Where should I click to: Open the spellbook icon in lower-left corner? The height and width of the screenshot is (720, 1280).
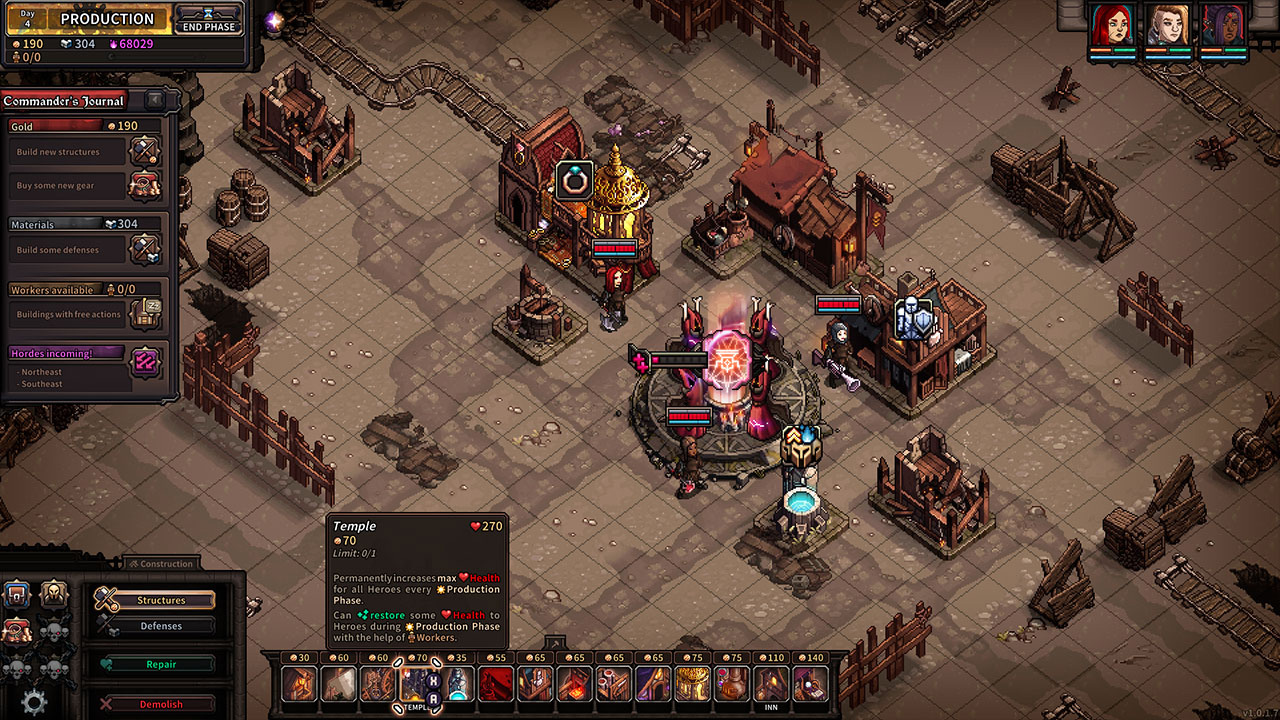coord(15,632)
